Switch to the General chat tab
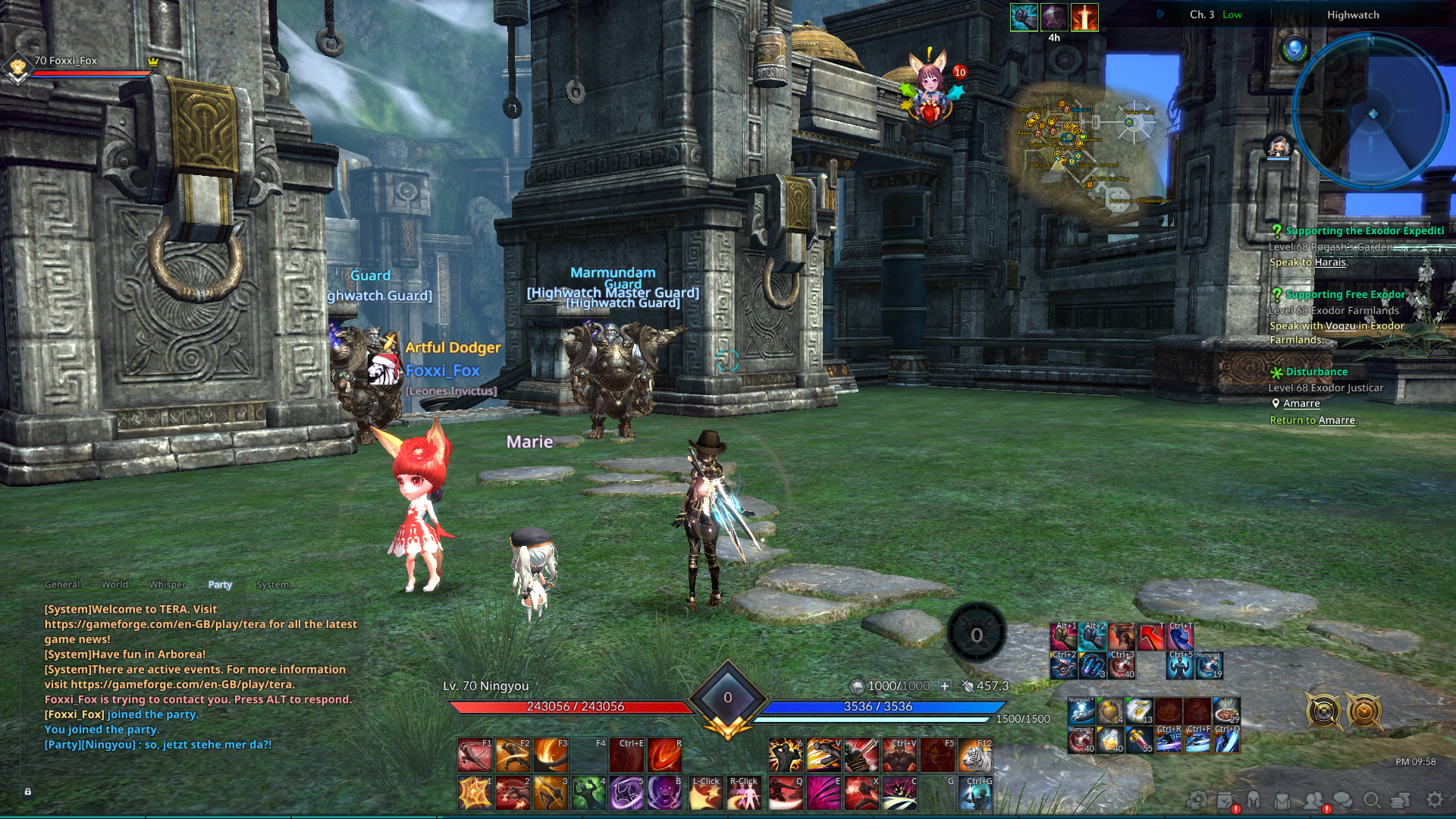Image resolution: width=1456 pixels, height=819 pixels. [62, 585]
